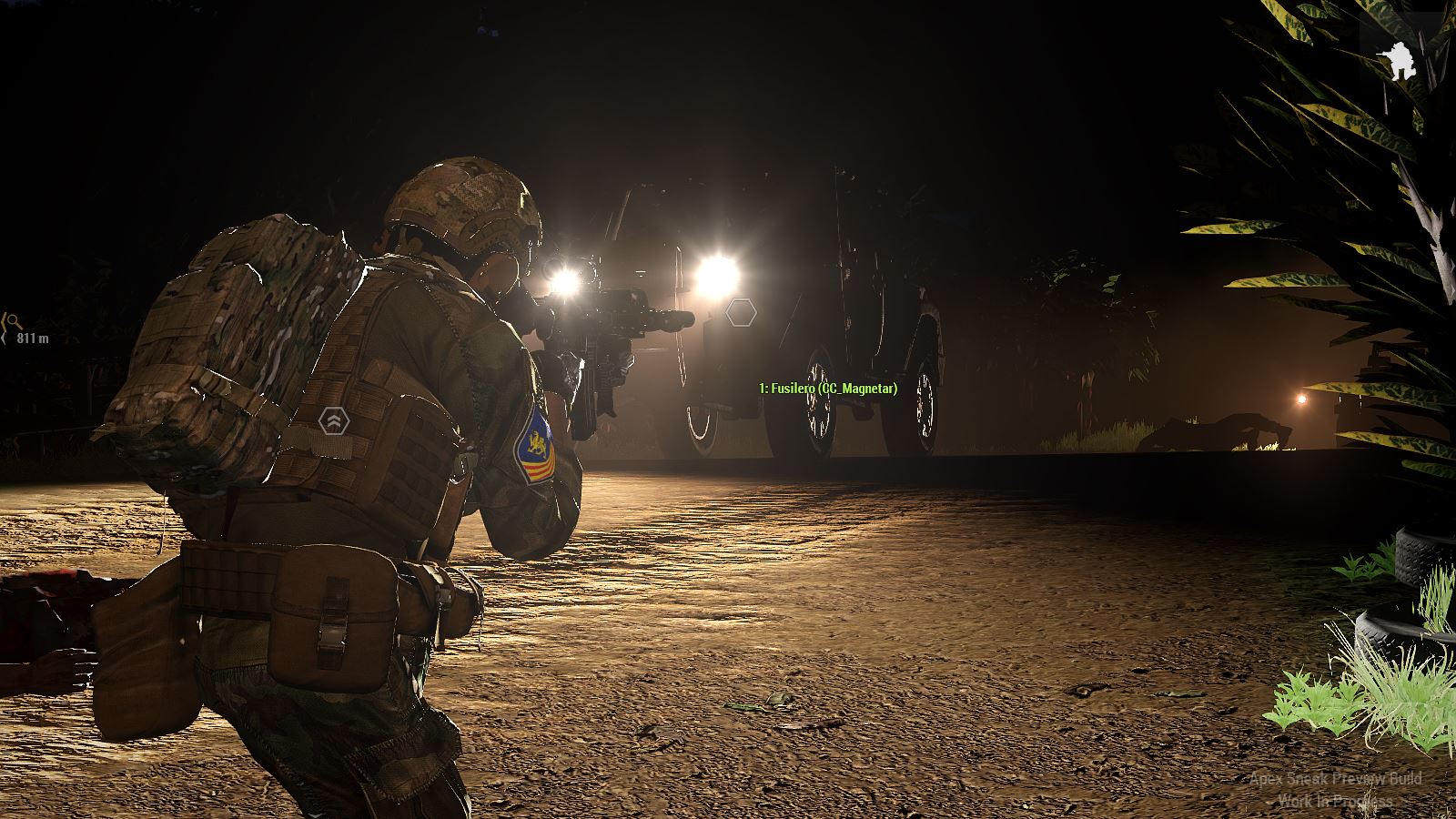
Task: Click the hexagon marker on the vehicle
Action: 742,313
